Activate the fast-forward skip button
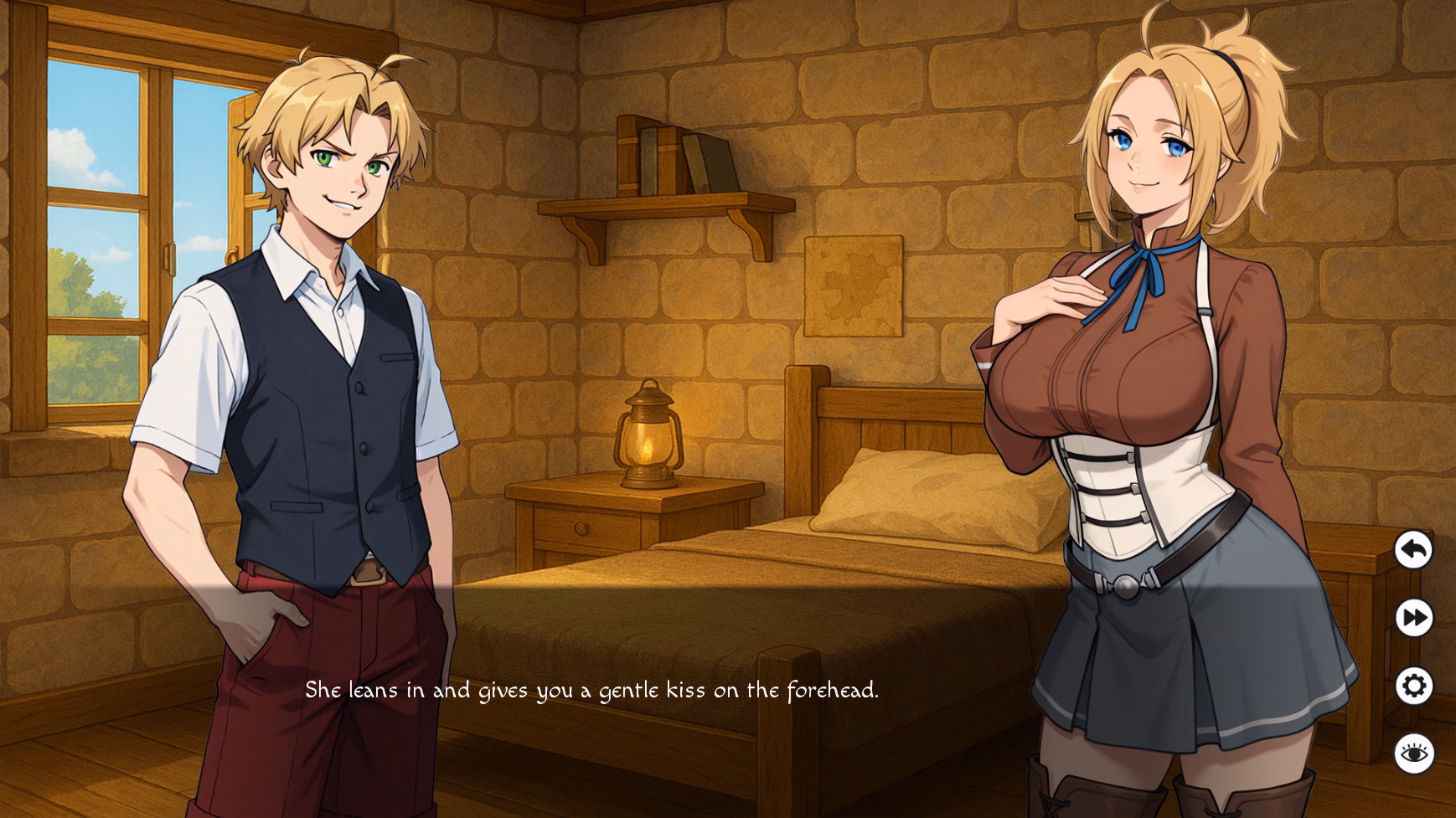1456x818 pixels. pos(1413,618)
